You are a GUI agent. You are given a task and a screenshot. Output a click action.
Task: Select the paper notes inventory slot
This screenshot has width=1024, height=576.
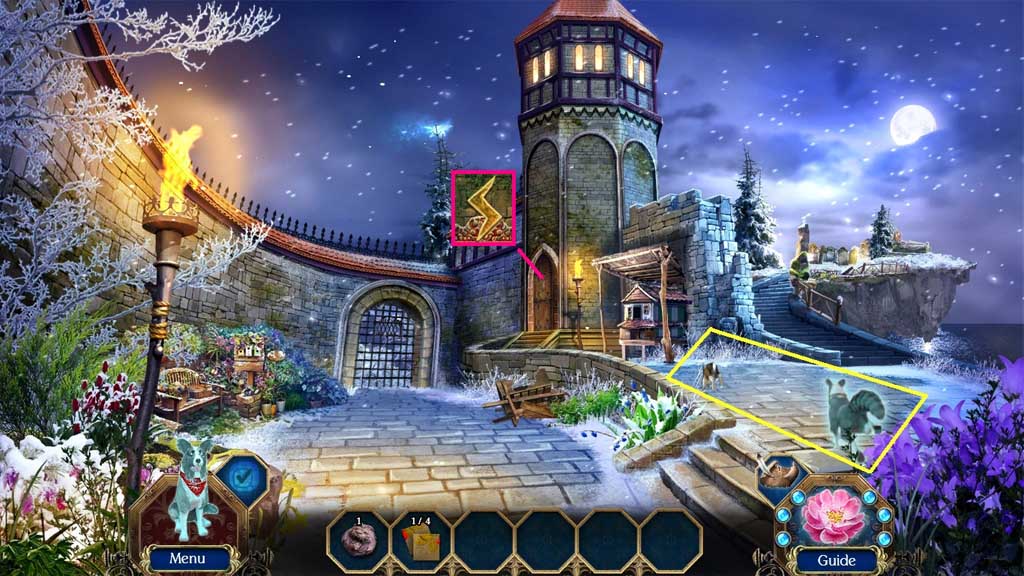pyautogui.click(x=420, y=542)
